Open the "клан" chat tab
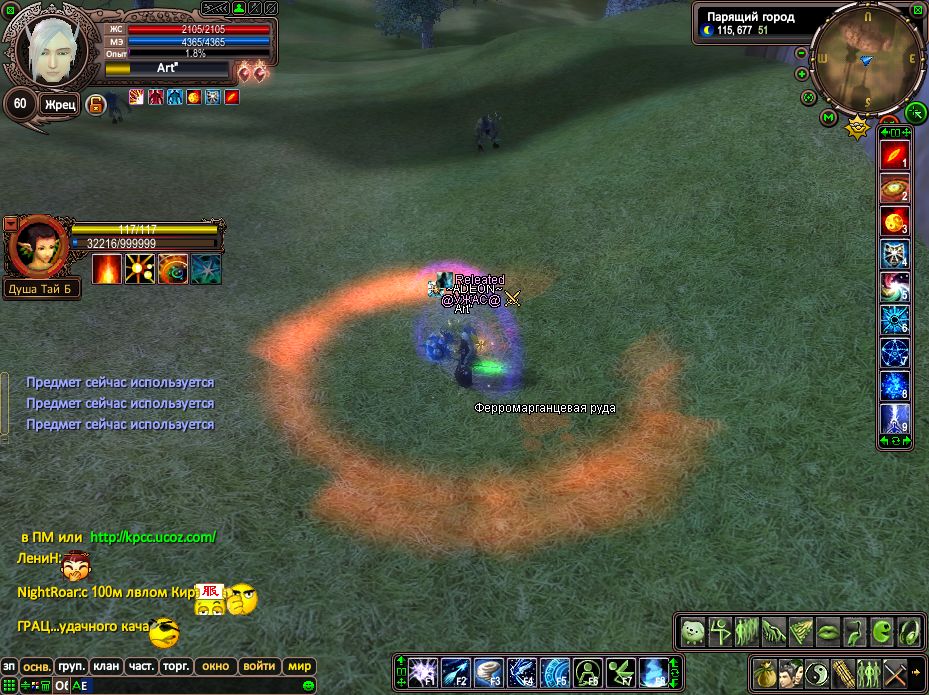 (106, 666)
